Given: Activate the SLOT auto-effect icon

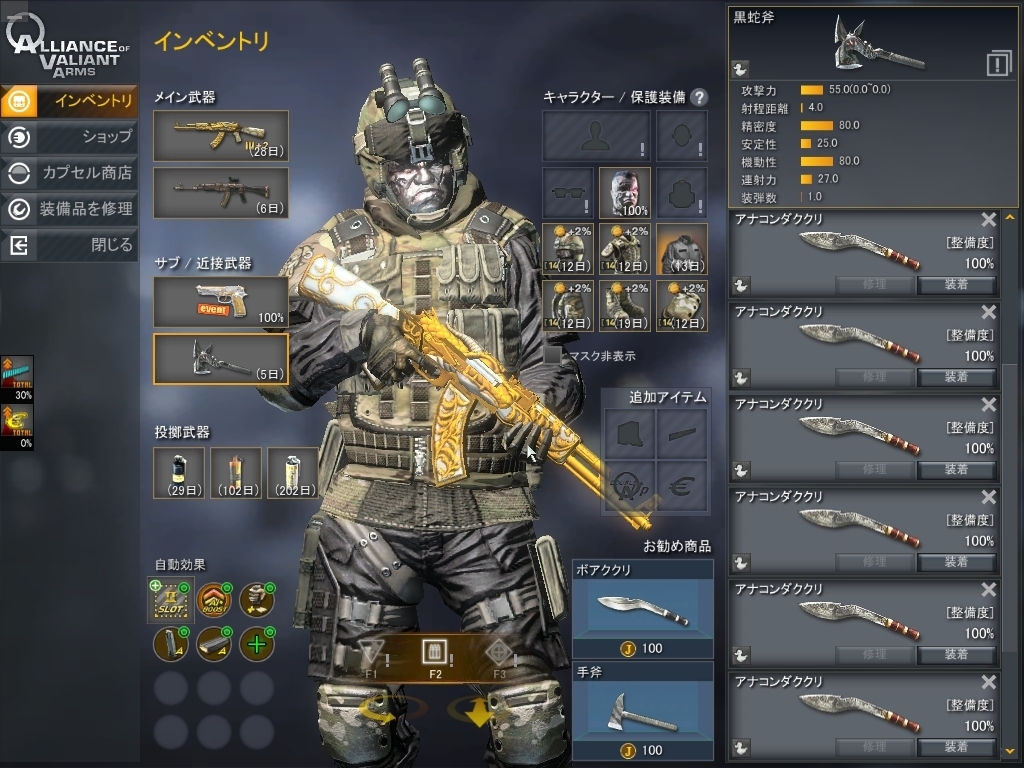Looking at the screenshot, I should (171, 600).
